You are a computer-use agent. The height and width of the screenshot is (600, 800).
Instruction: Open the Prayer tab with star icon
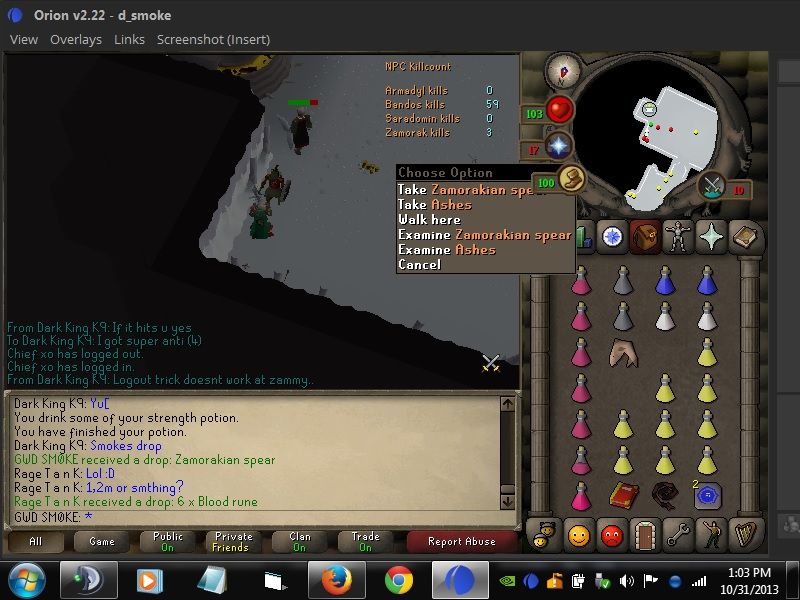[712, 236]
